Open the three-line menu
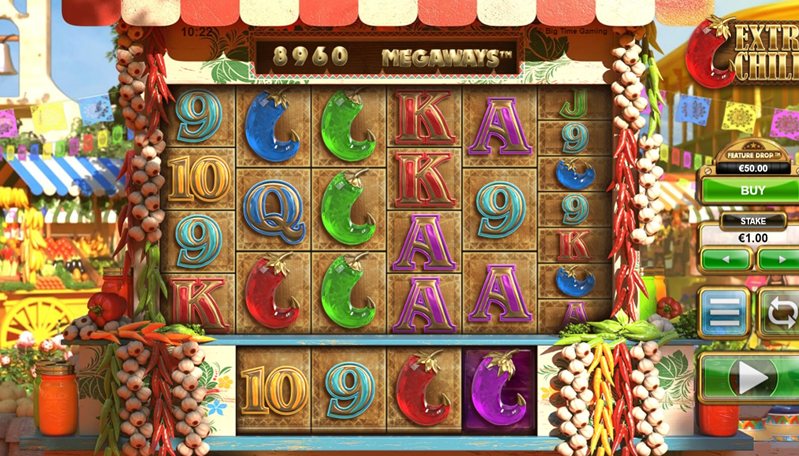This screenshot has height=456, width=799. click(x=724, y=314)
